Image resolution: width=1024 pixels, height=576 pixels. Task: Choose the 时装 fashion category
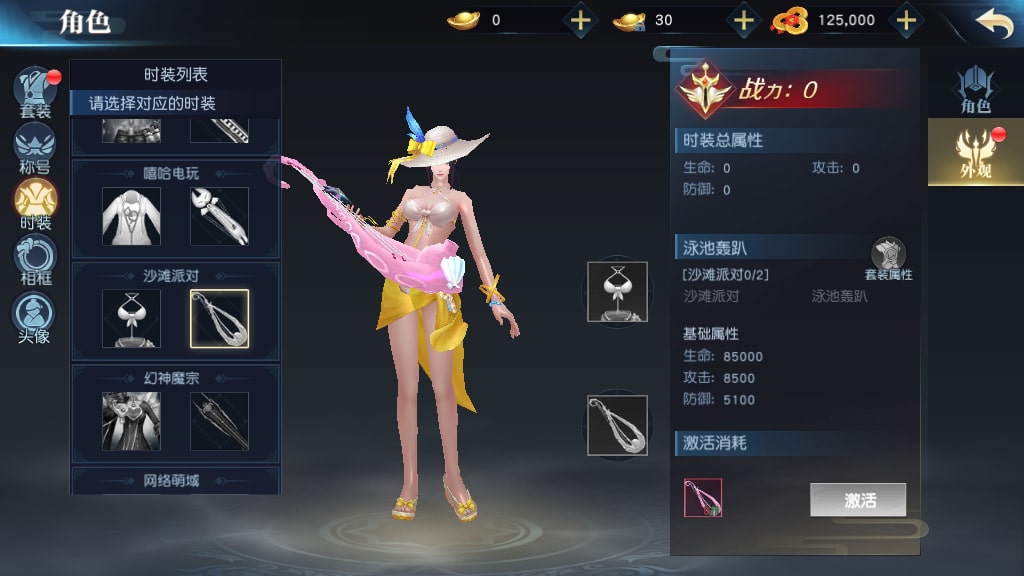pos(35,202)
